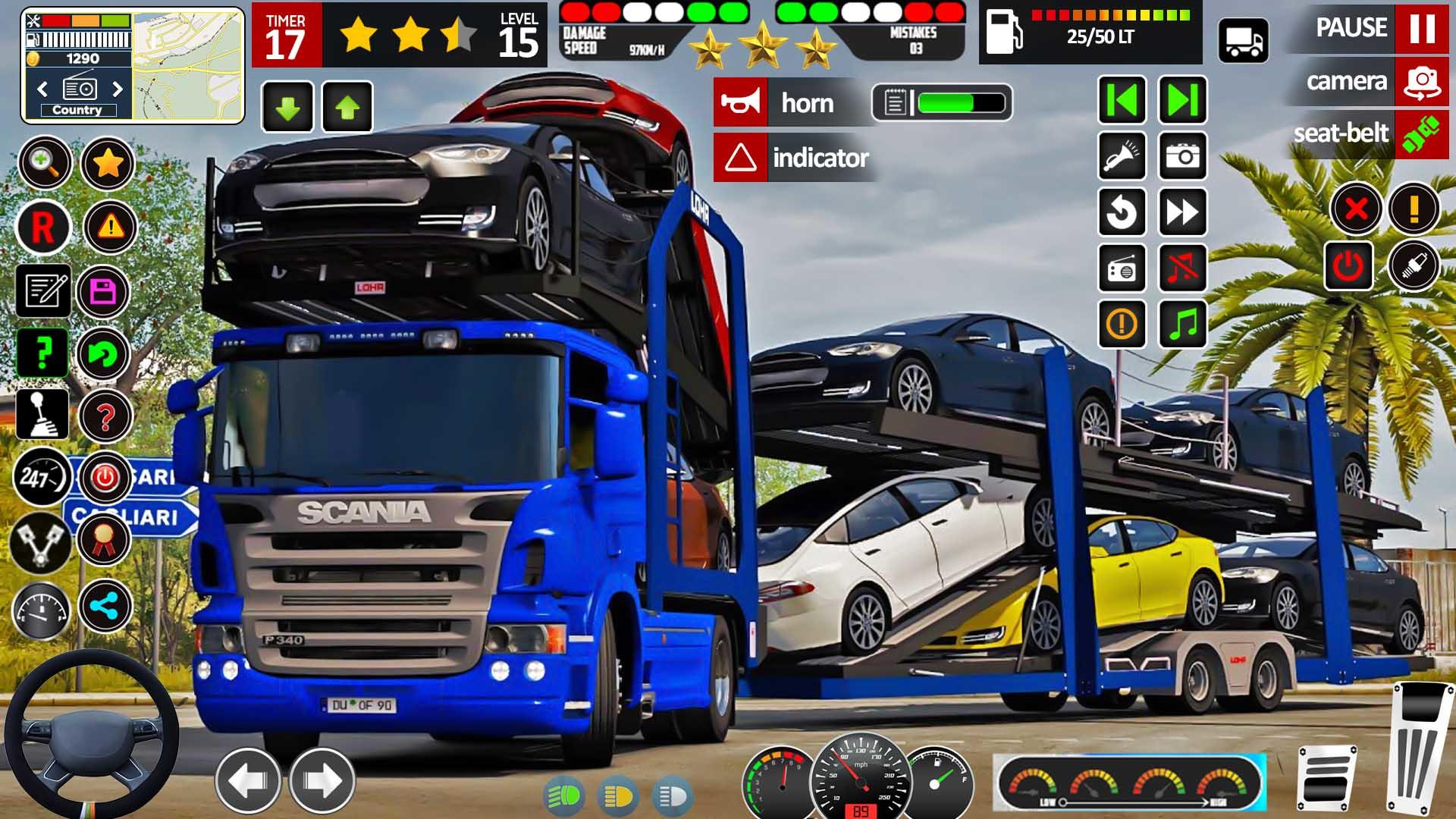This screenshot has width=1456, height=819.
Task: Adjust the gear progress slider near horn
Action: 960,101
